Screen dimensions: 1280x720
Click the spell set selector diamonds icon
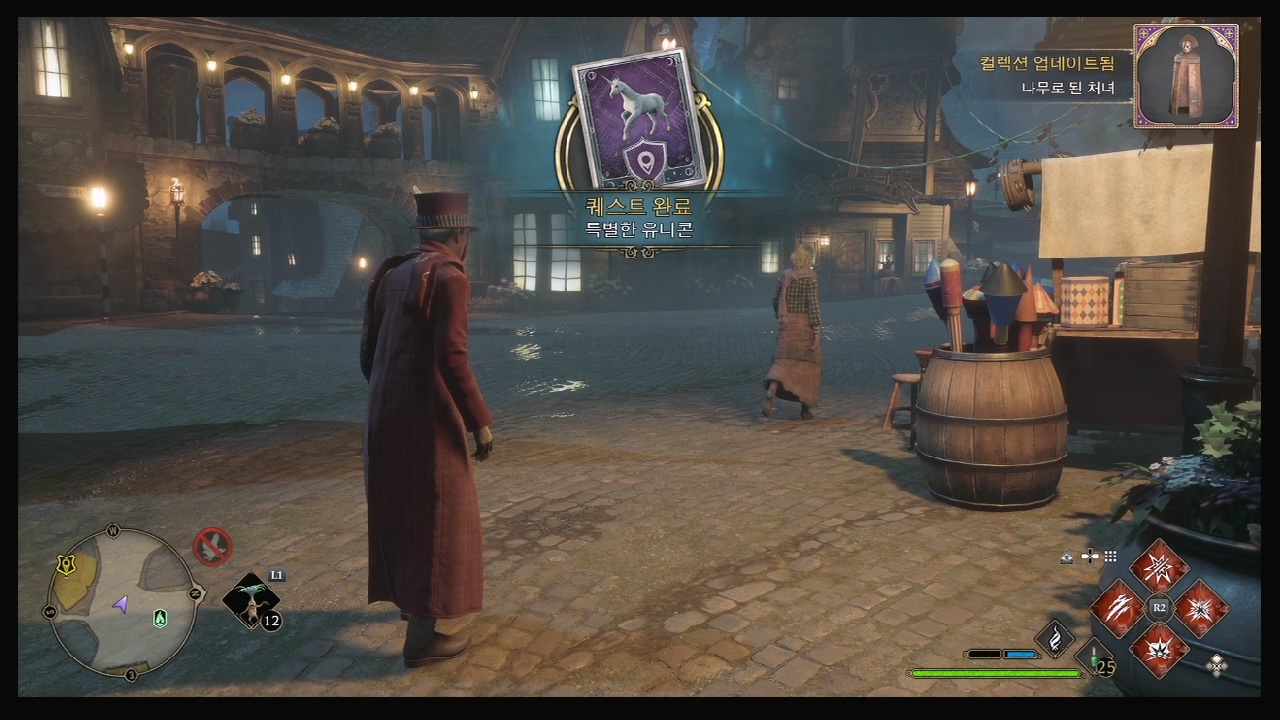(x=1217, y=665)
